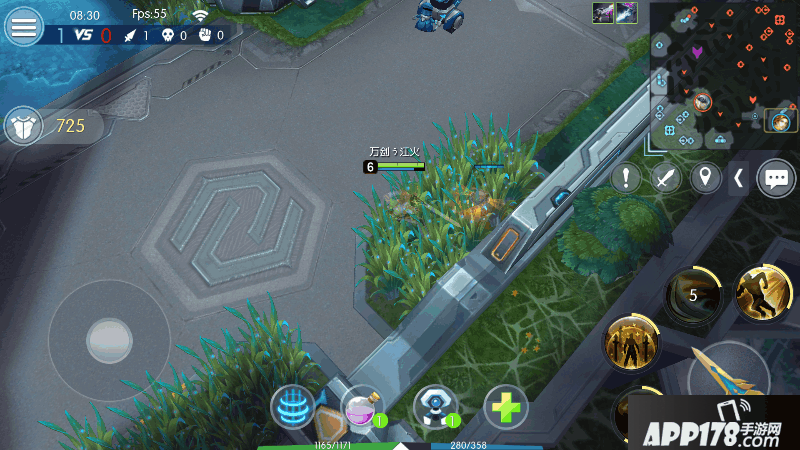Image resolution: width=800 pixels, height=450 pixels.
Task: Send the location pin ping
Action: (707, 178)
